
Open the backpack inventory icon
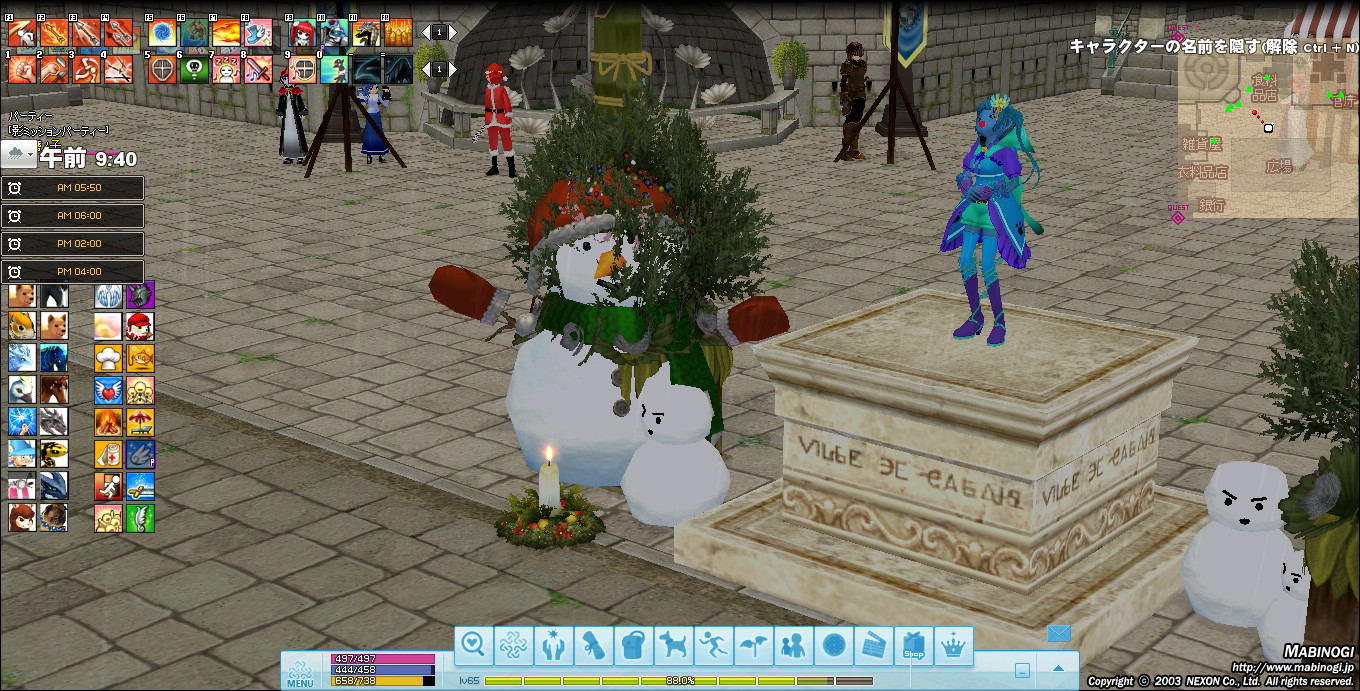(x=634, y=646)
